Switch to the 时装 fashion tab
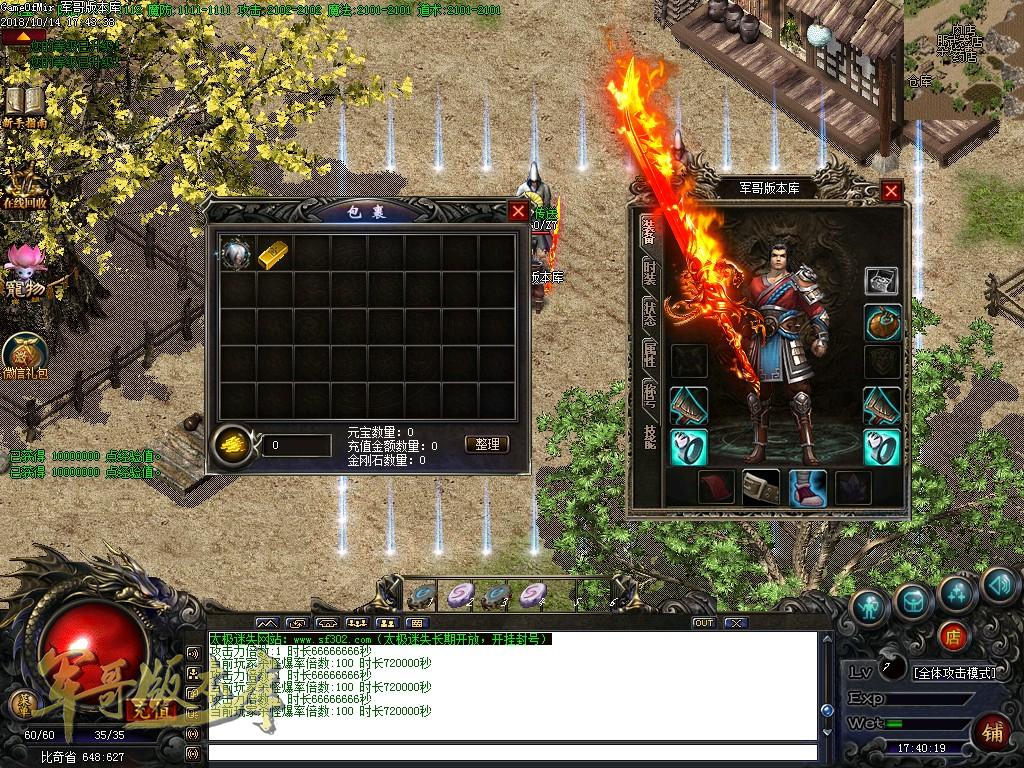The height and width of the screenshot is (768, 1024). [649, 271]
